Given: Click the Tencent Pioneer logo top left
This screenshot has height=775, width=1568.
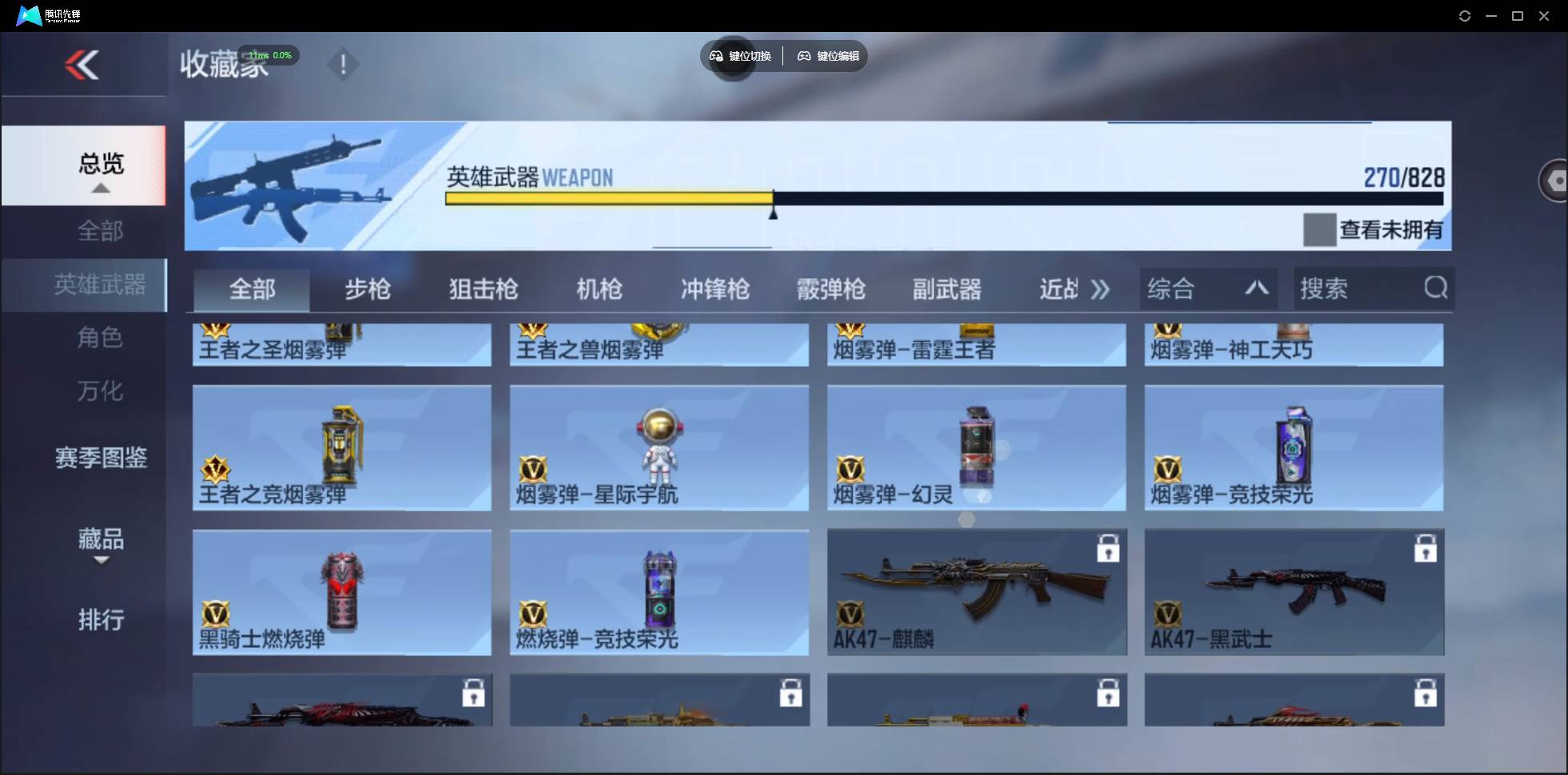Looking at the screenshot, I should tap(29, 14).
